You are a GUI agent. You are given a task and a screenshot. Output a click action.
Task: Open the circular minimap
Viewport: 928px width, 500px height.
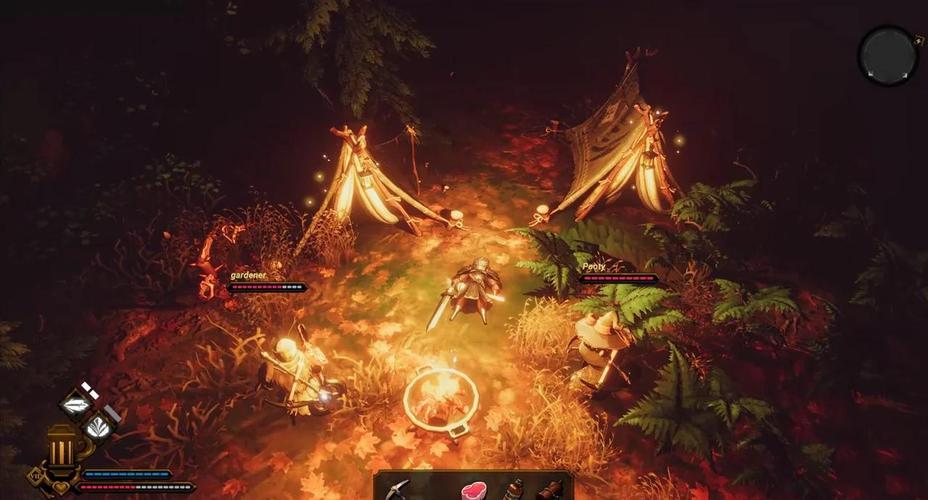(888, 55)
